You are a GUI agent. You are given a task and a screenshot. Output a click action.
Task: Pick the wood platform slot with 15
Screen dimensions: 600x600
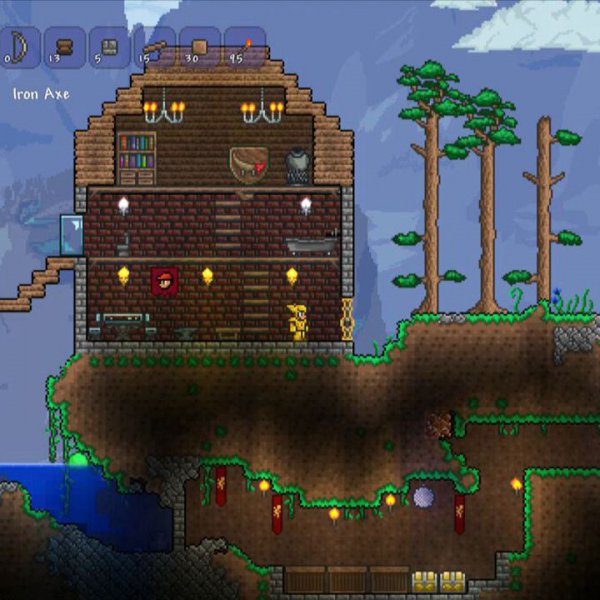[155, 47]
